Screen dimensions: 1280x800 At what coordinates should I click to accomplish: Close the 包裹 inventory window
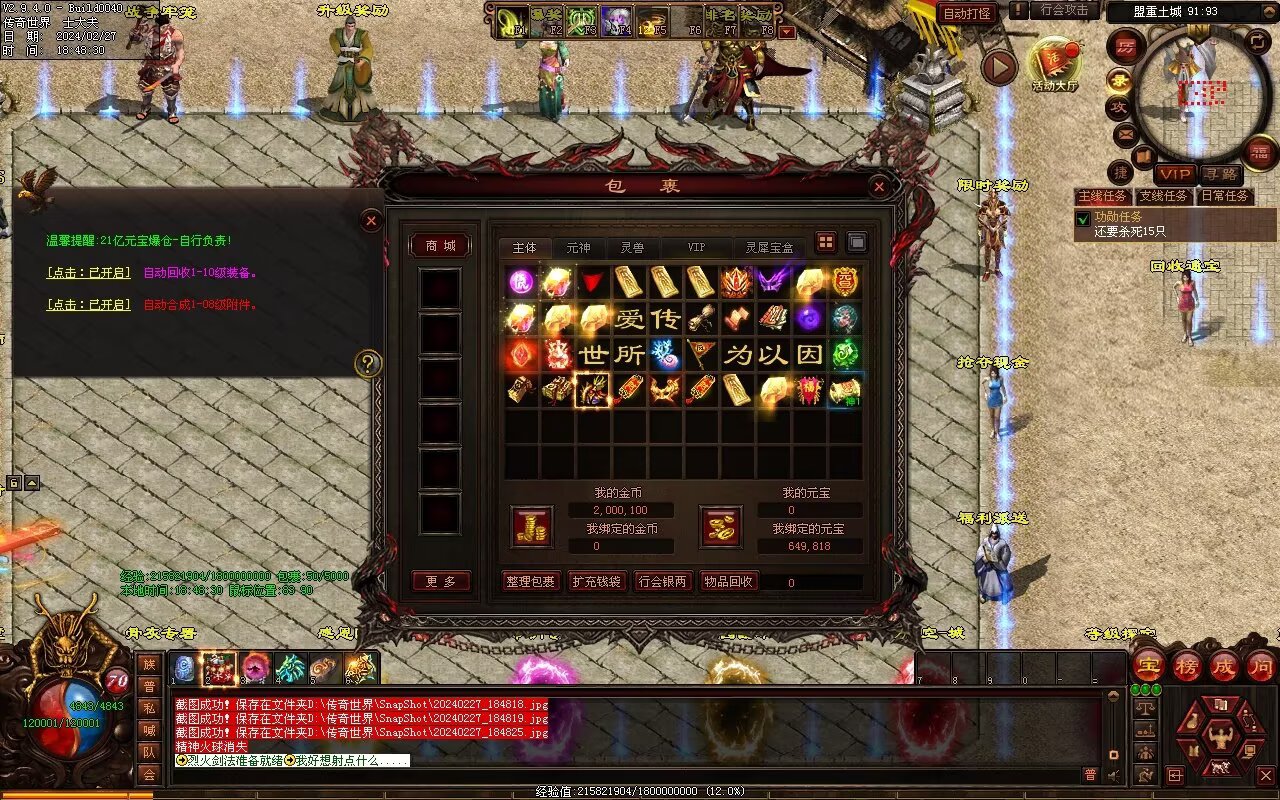tap(878, 186)
